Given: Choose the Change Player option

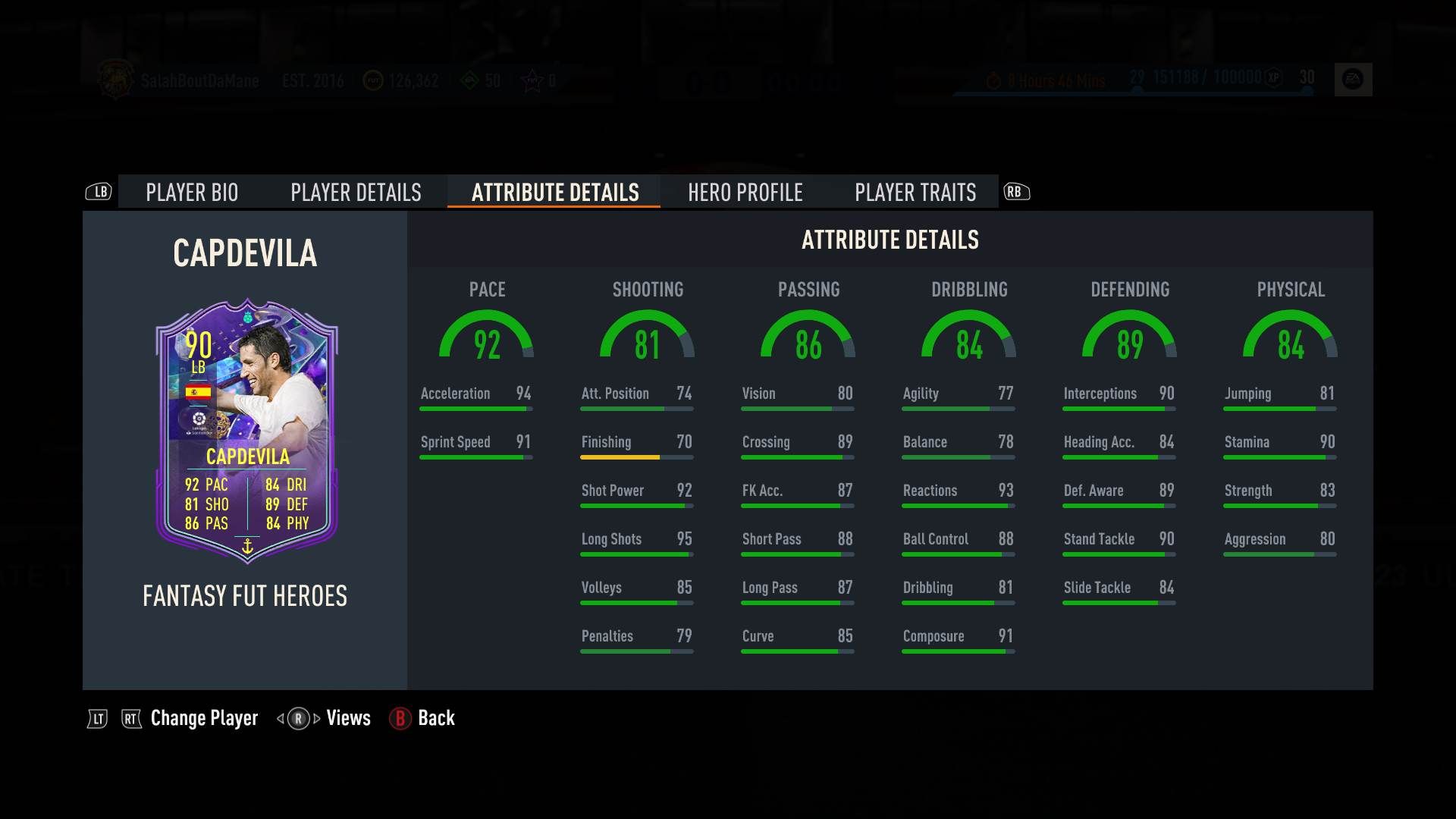Looking at the screenshot, I should (x=204, y=718).
